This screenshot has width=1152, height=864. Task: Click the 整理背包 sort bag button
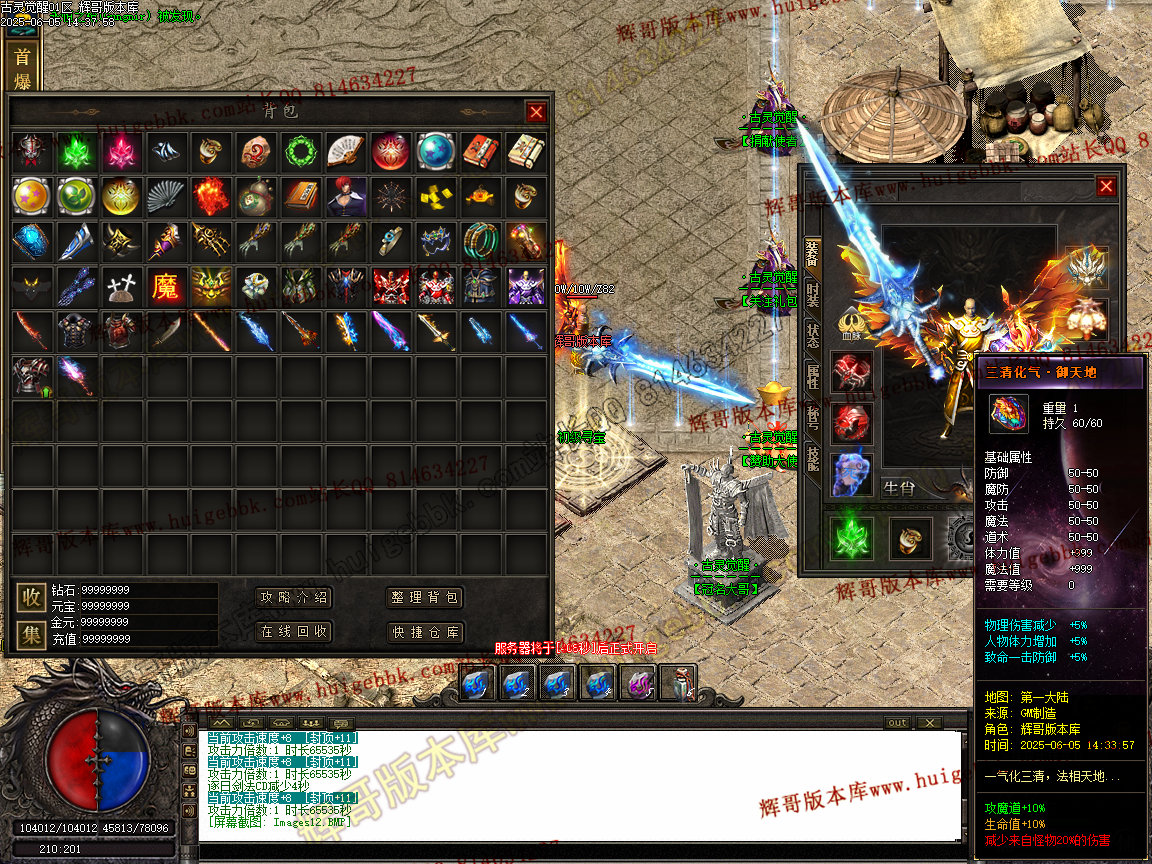[x=425, y=598]
